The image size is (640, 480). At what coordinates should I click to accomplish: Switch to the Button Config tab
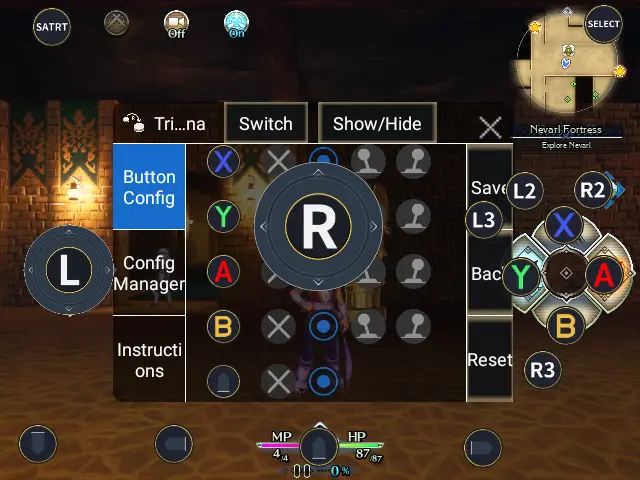pyautogui.click(x=149, y=187)
